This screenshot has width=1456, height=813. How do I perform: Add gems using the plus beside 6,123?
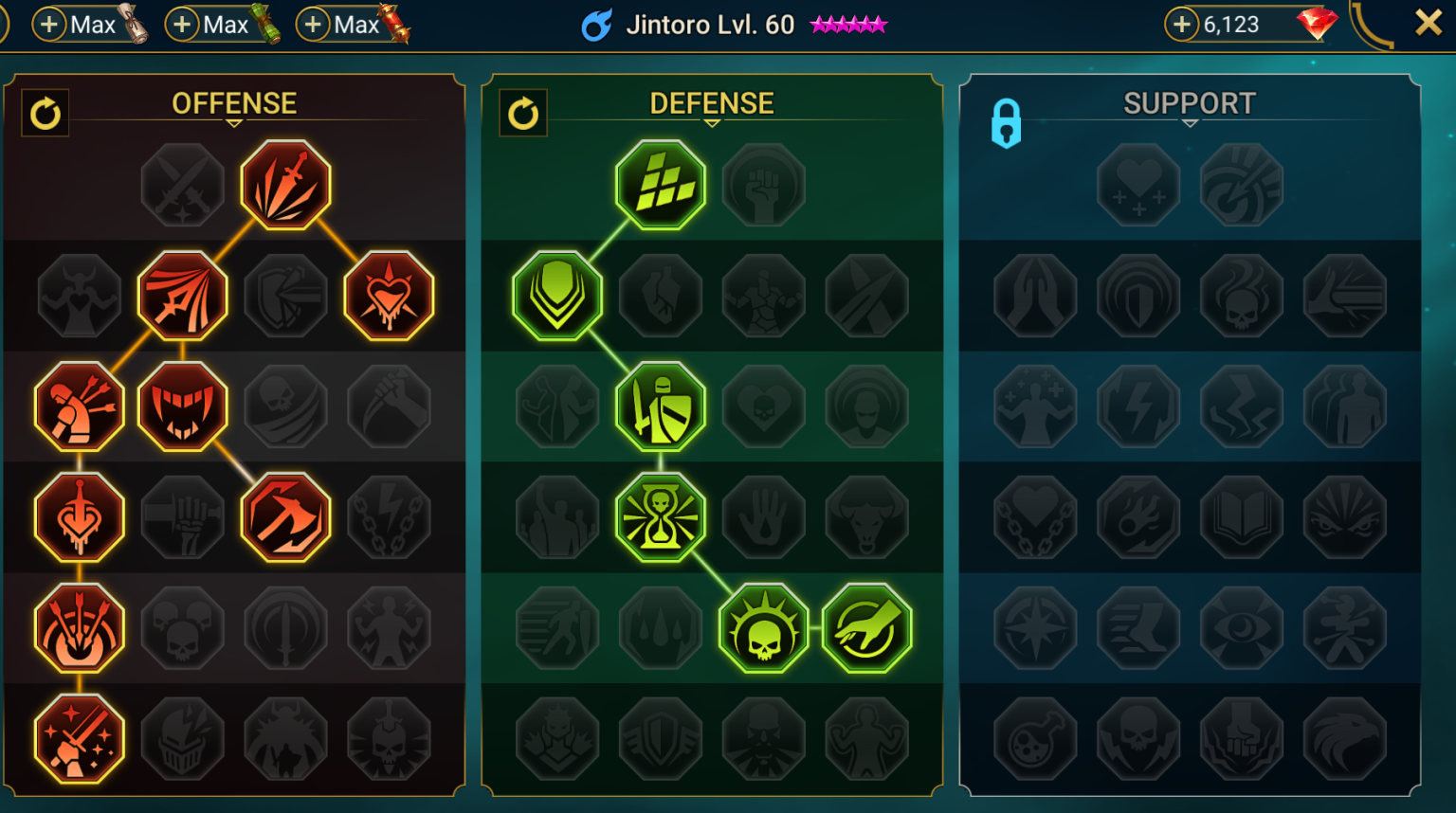pos(1181,24)
